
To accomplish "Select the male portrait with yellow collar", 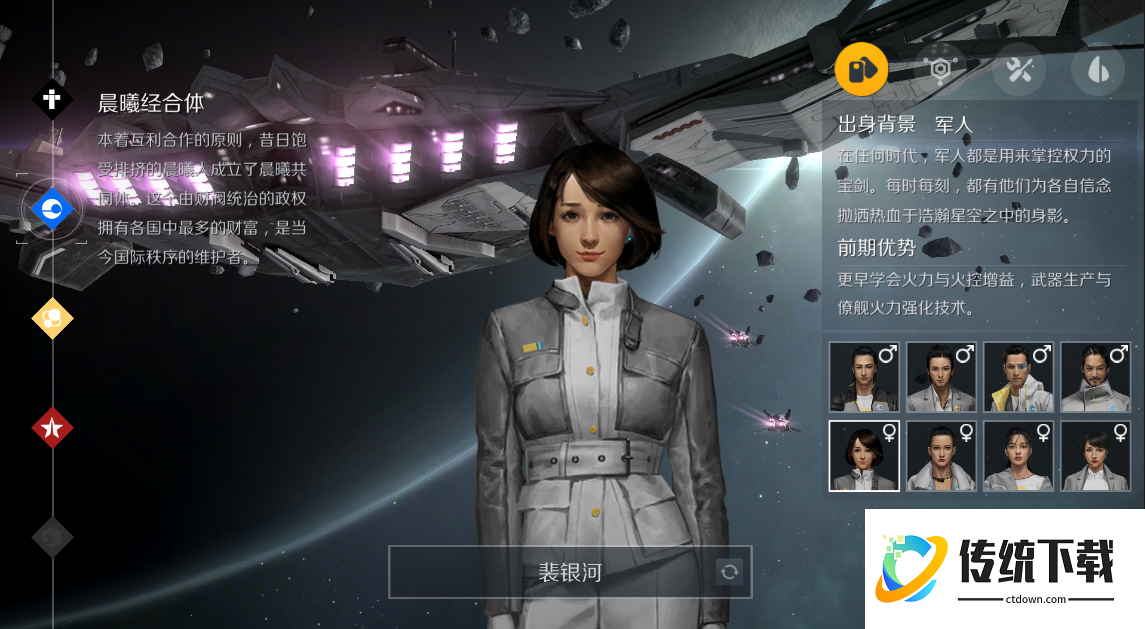I will (x=1018, y=377).
